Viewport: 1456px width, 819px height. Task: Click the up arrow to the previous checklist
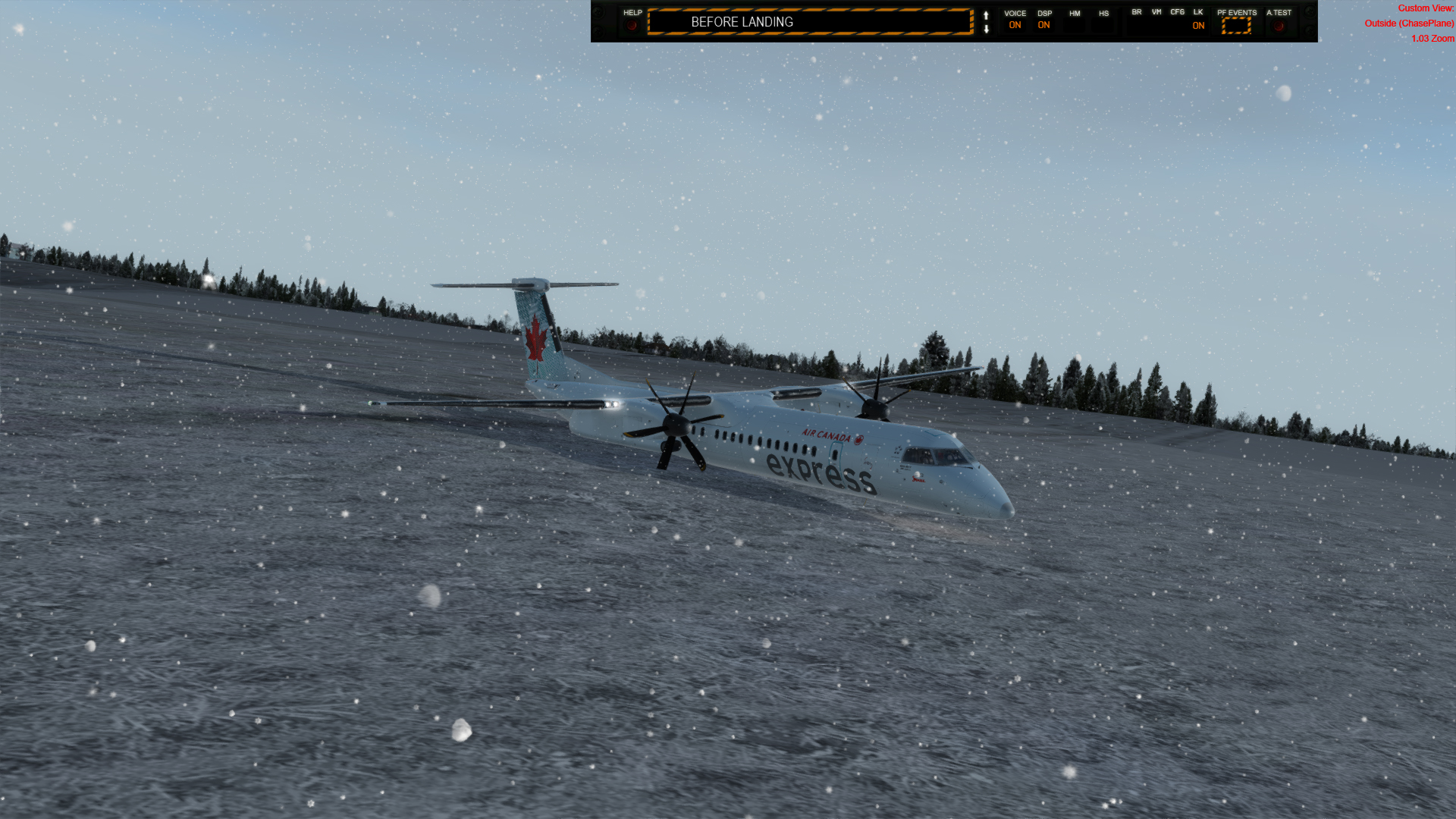coord(986,15)
